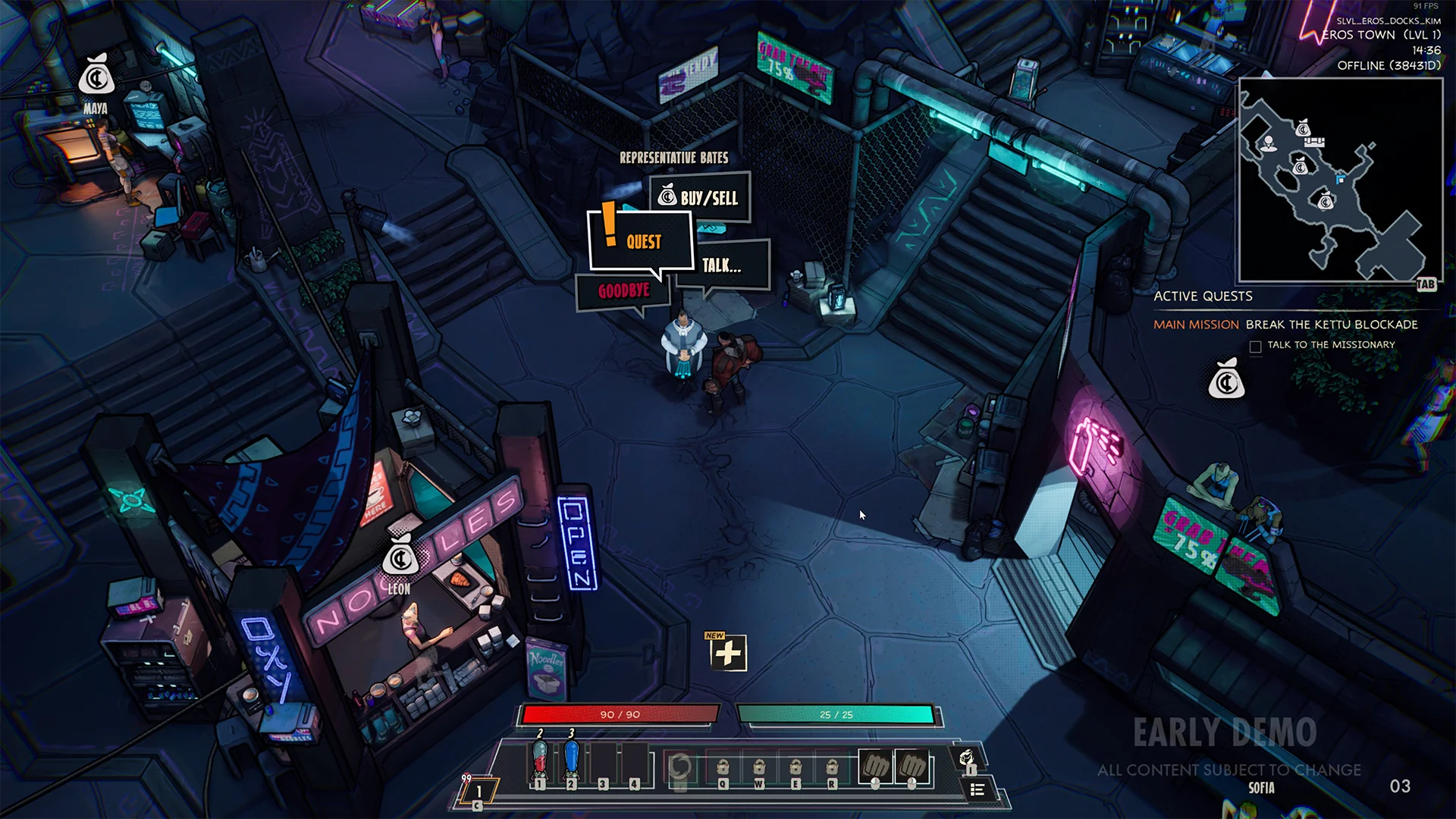
Task: Click the Talk to the Missionary objective
Action: tap(1331, 345)
